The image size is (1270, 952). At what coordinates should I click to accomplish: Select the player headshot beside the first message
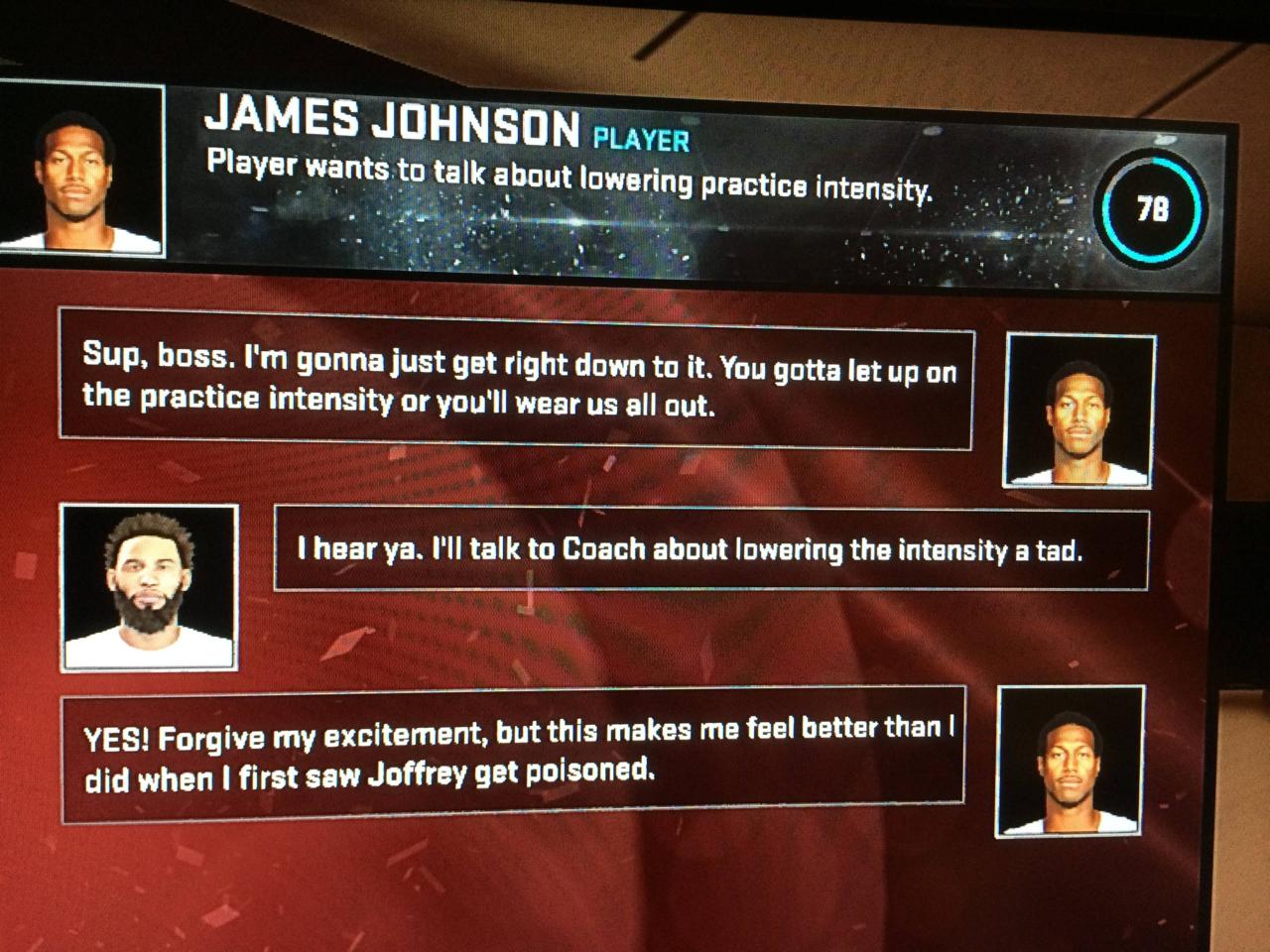pos(1079,410)
